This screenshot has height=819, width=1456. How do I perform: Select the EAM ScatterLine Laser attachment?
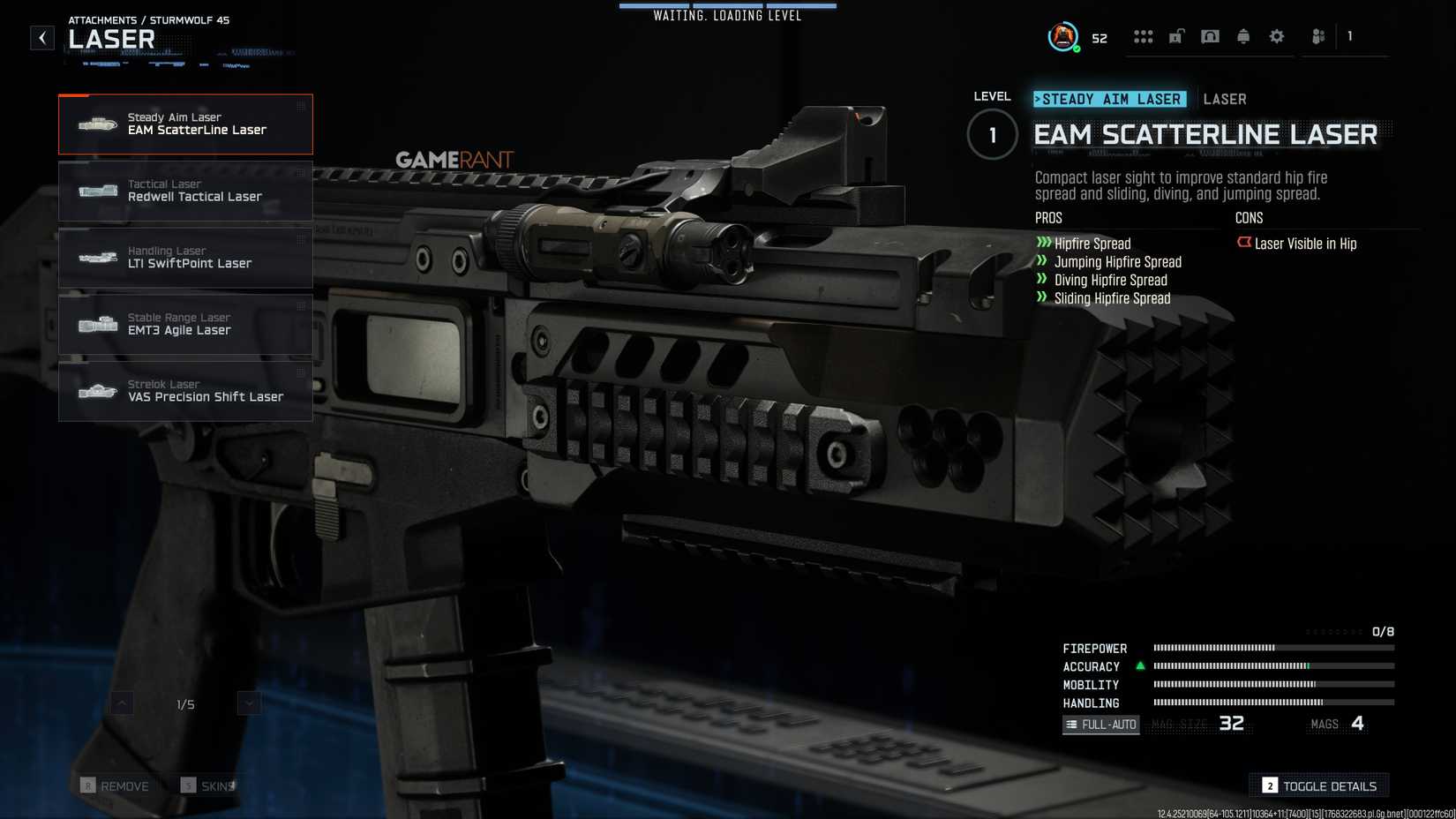pyautogui.click(x=185, y=124)
